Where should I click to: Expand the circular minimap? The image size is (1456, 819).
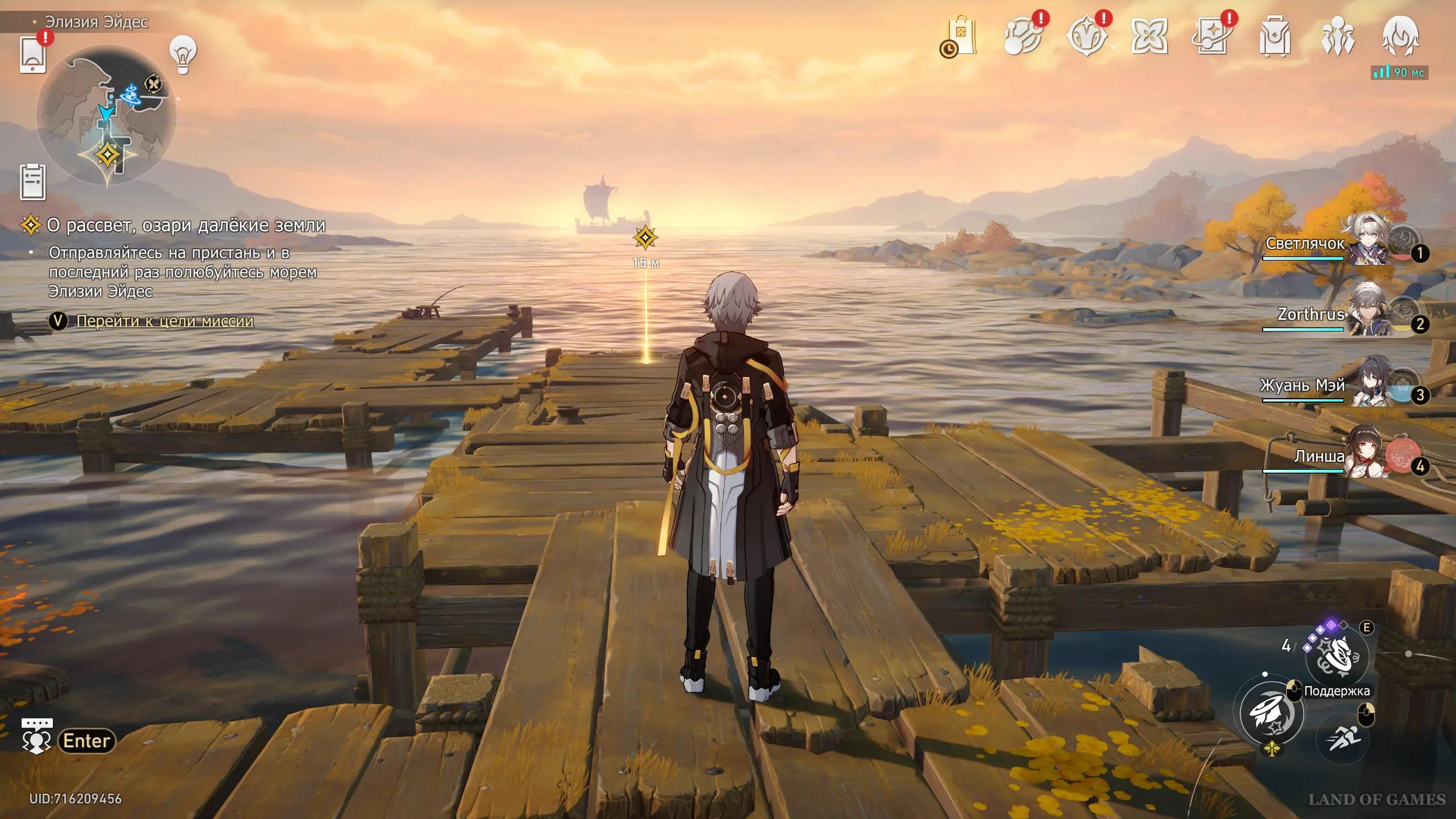pyautogui.click(x=106, y=116)
